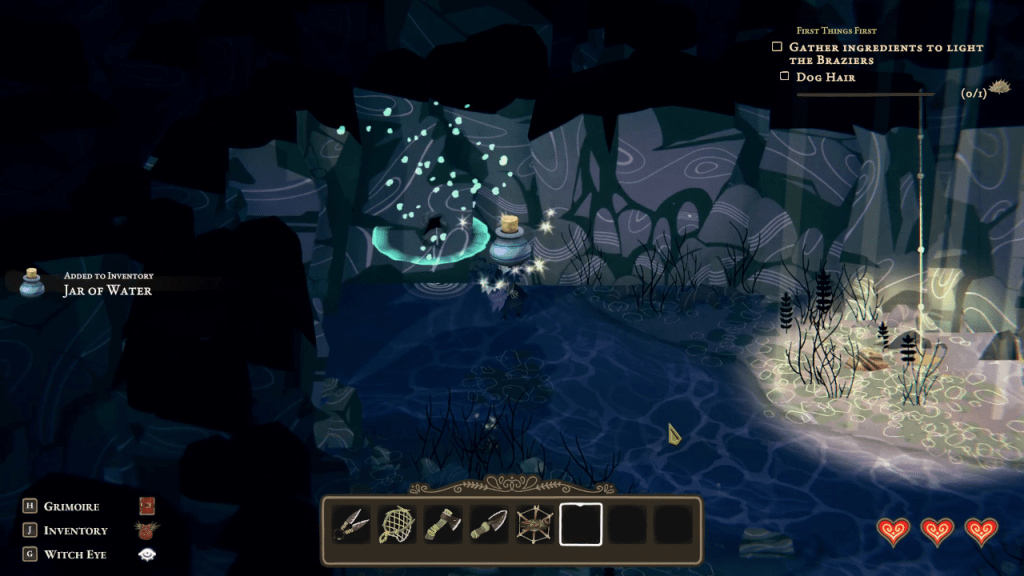Click the Dog Hair objective entry

pos(825,76)
